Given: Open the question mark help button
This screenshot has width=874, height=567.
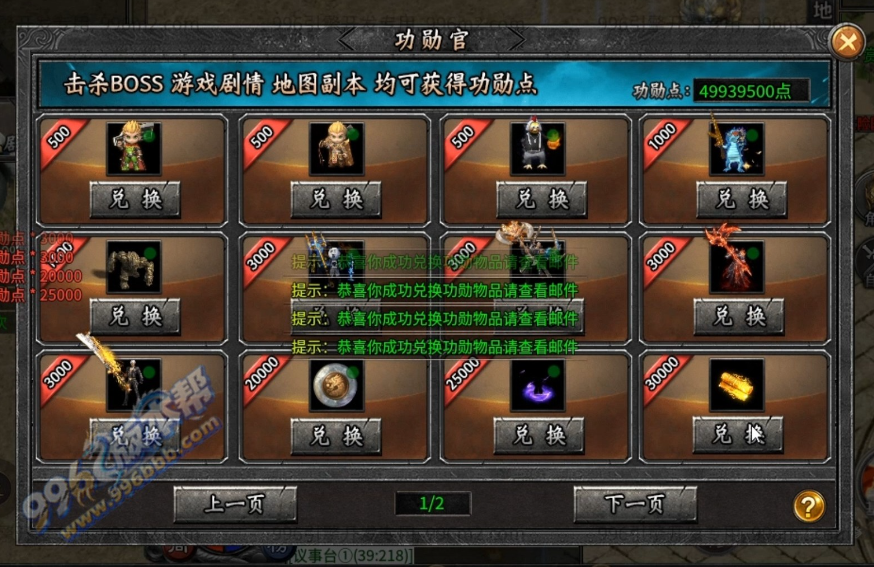Looking at the screenshot, I should click(x=809, y=505).
